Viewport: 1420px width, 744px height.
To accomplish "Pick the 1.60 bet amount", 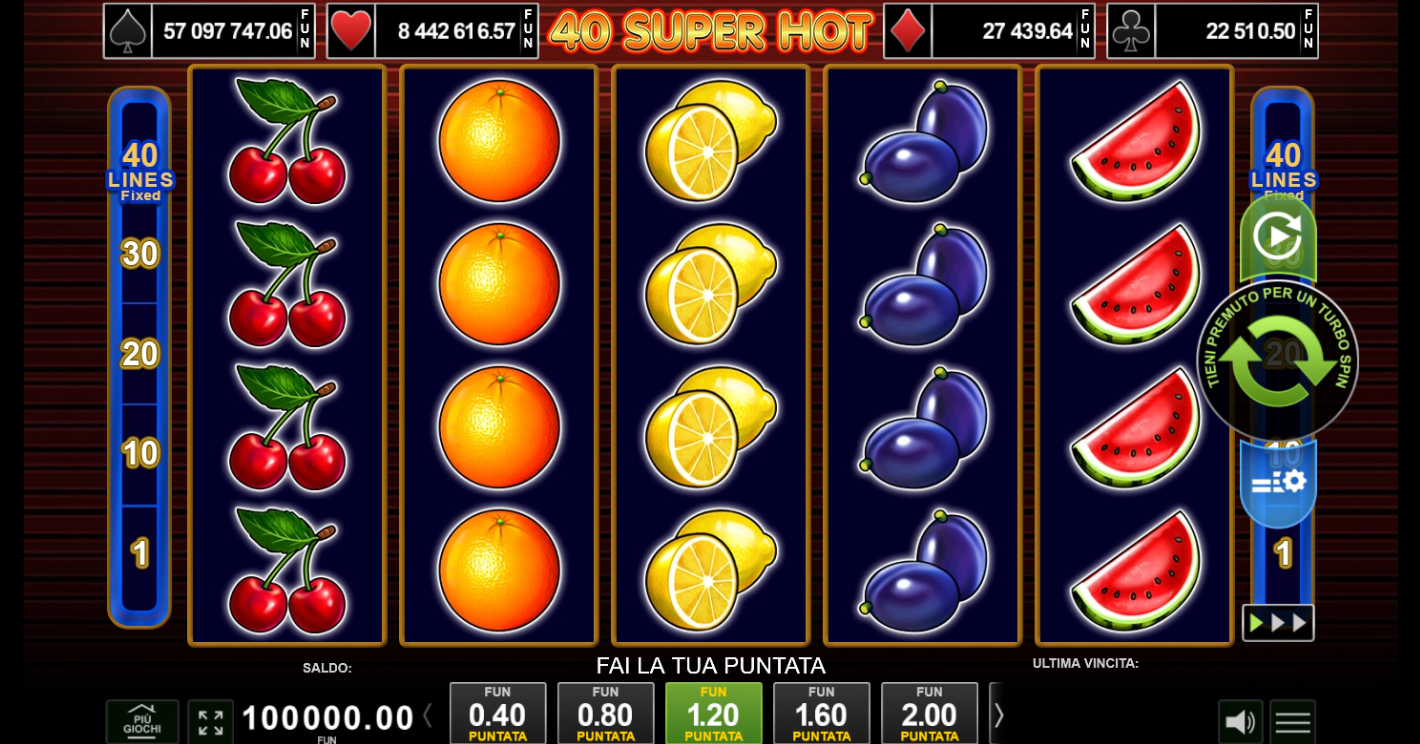I will [821, 714].
